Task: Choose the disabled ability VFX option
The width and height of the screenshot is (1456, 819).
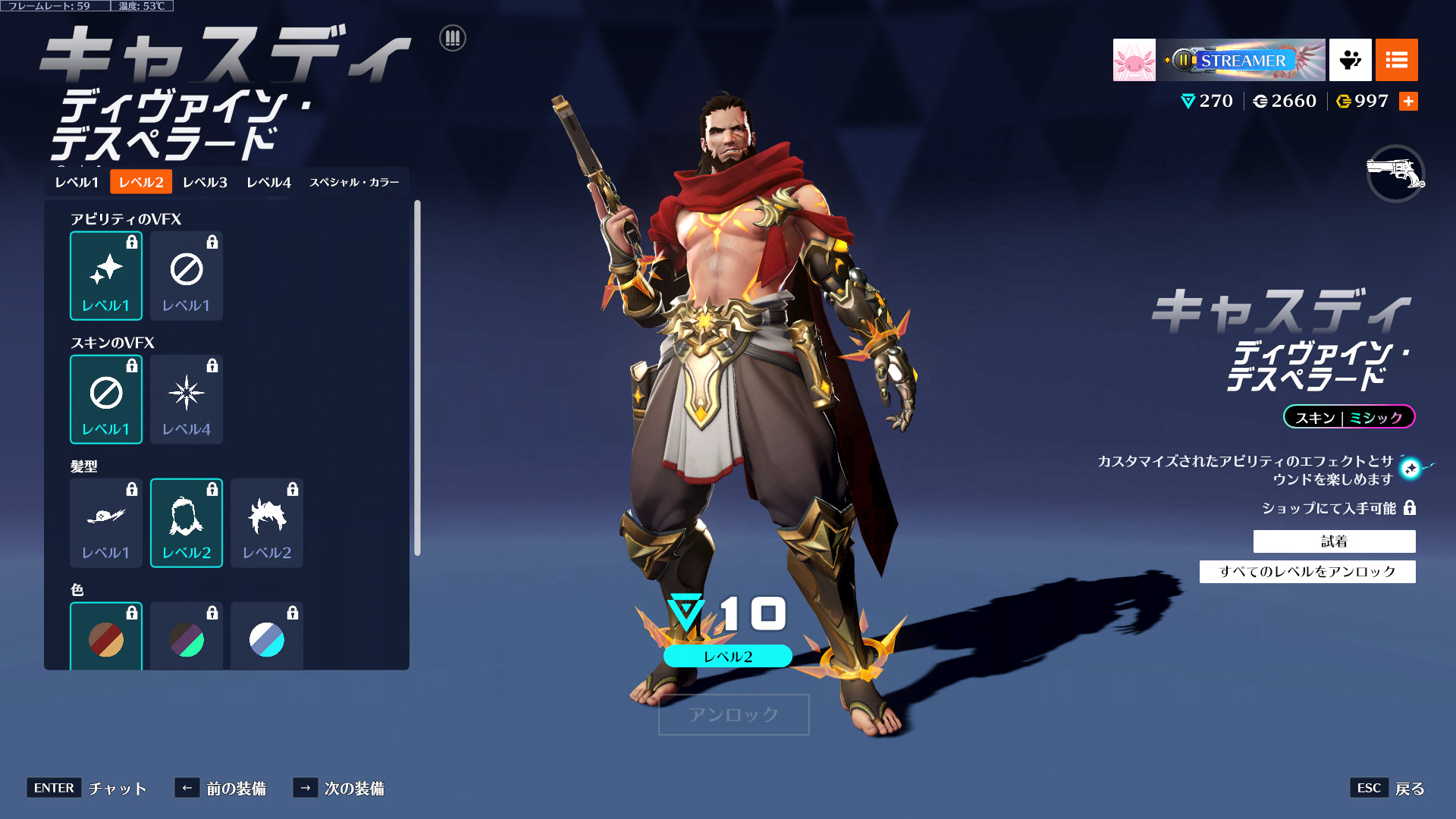Action: click(187, 275)
